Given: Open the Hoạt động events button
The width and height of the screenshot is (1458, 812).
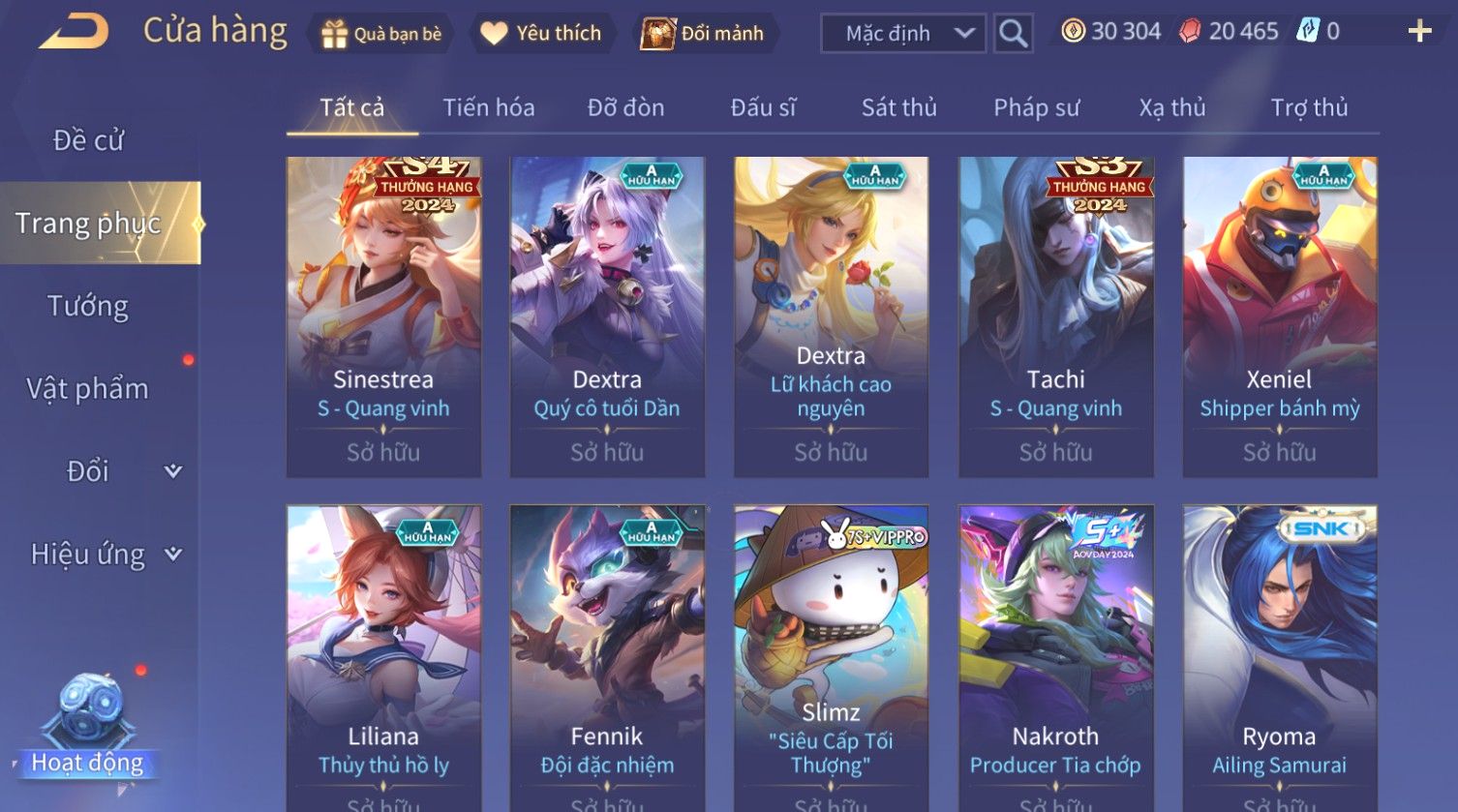Looking at the screenshot, I should [x=88, y=736].
